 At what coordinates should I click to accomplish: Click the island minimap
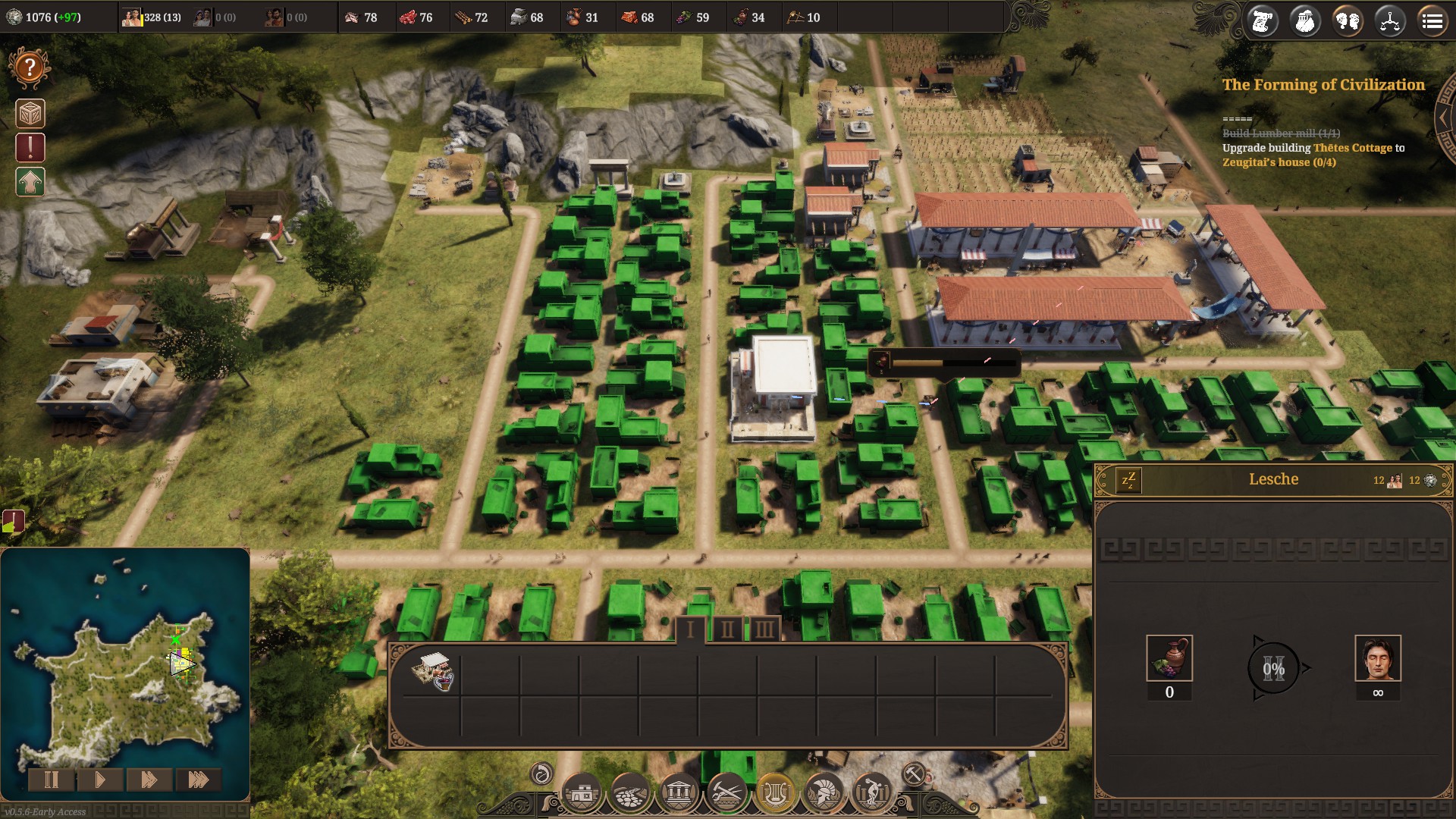pyautogui.click(x=125, y=675)
